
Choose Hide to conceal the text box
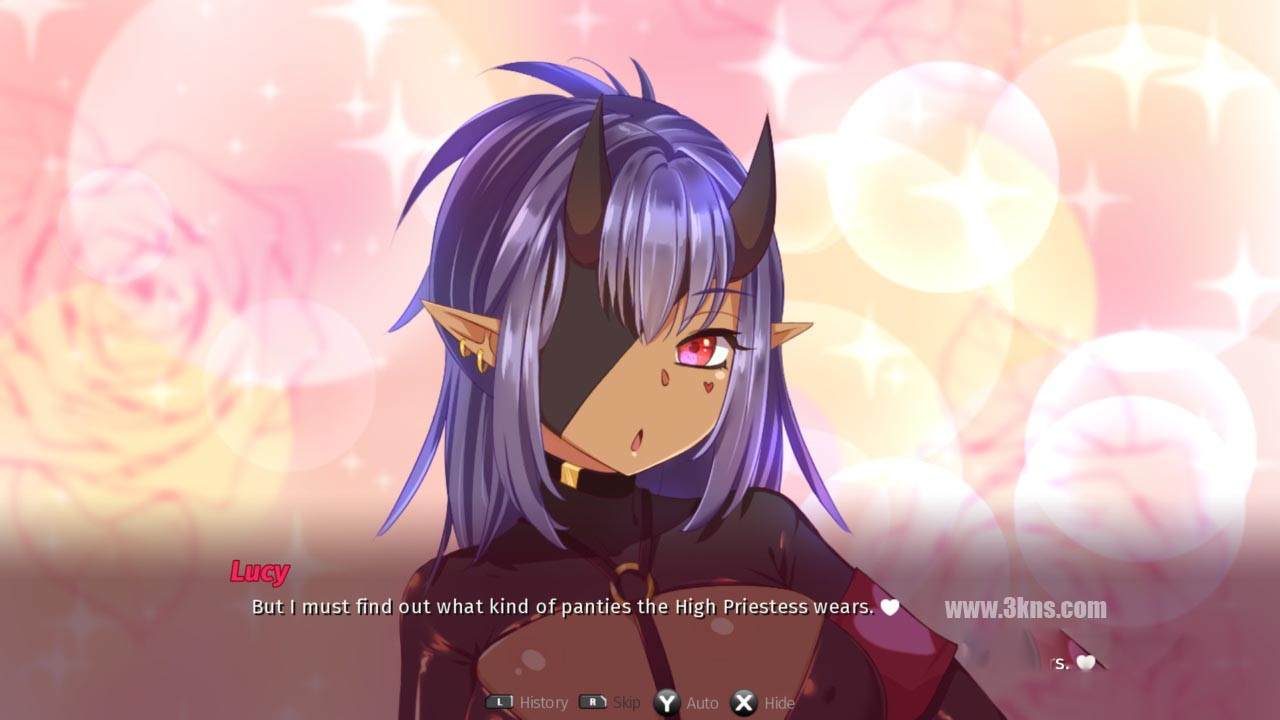coord(763,703)
